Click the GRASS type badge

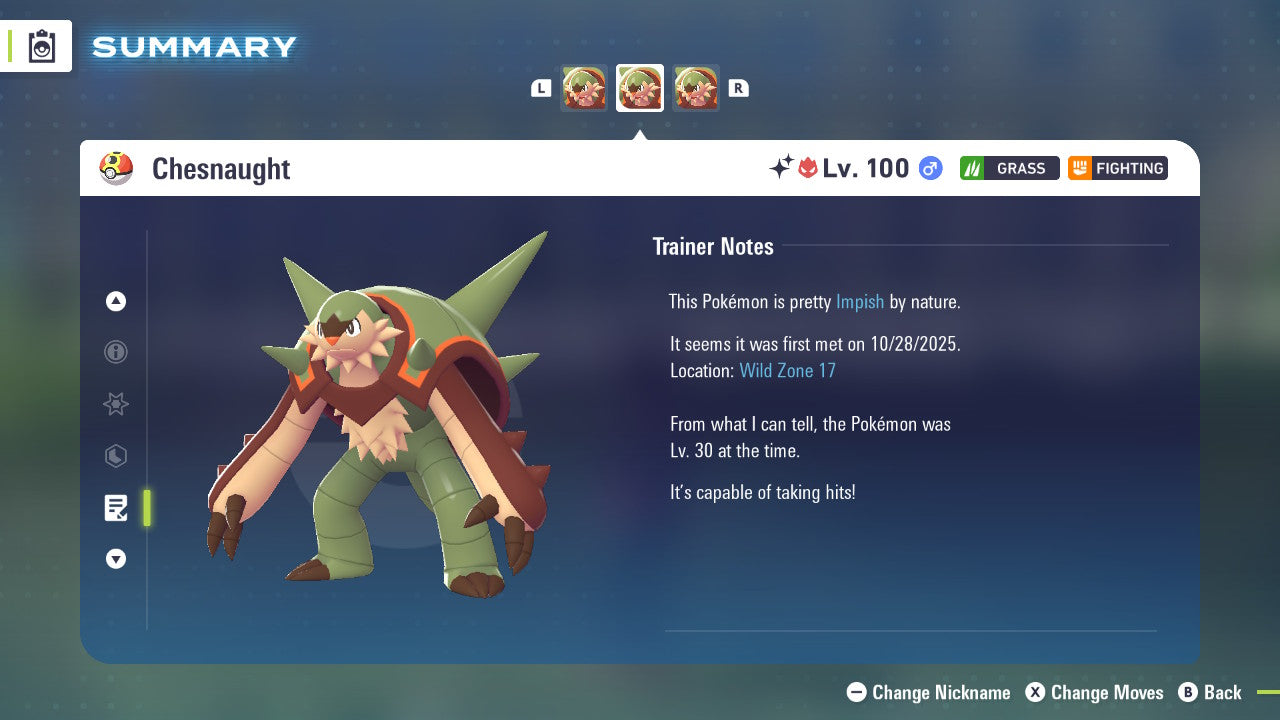click(x=1009, y=168)
